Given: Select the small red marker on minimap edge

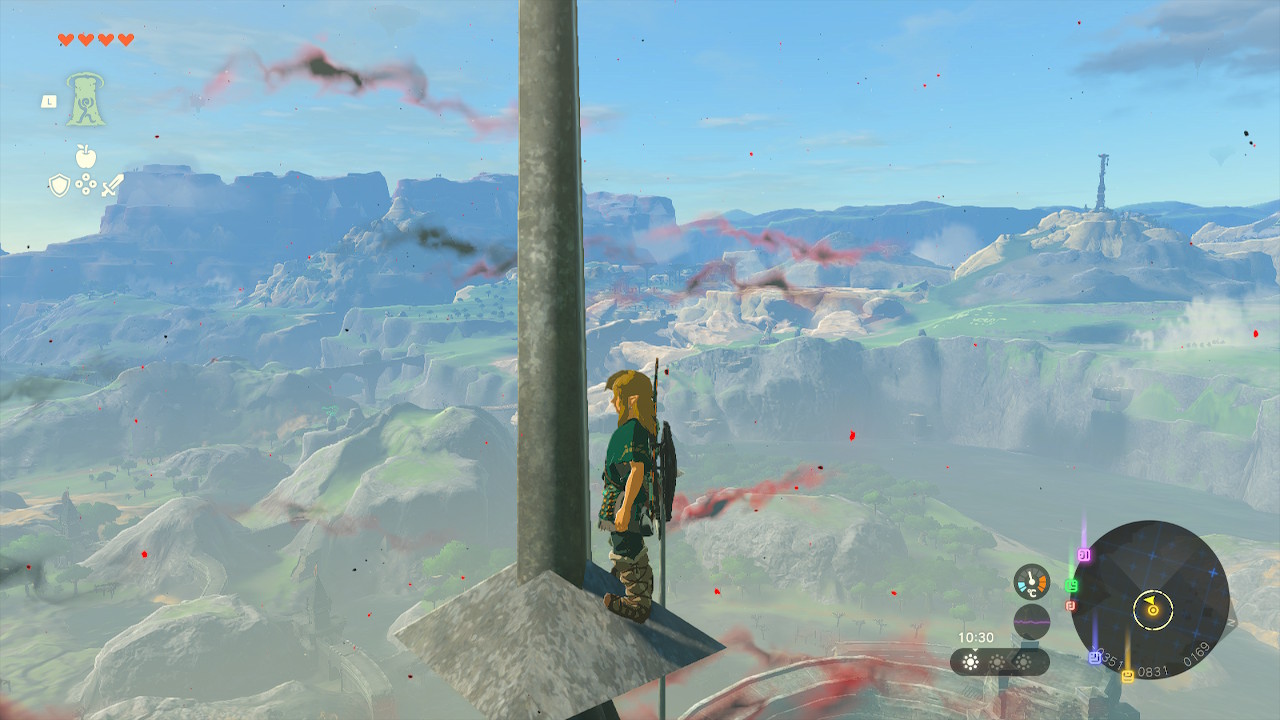Looking at the screenshot, I should click(x=1070, y=605).
